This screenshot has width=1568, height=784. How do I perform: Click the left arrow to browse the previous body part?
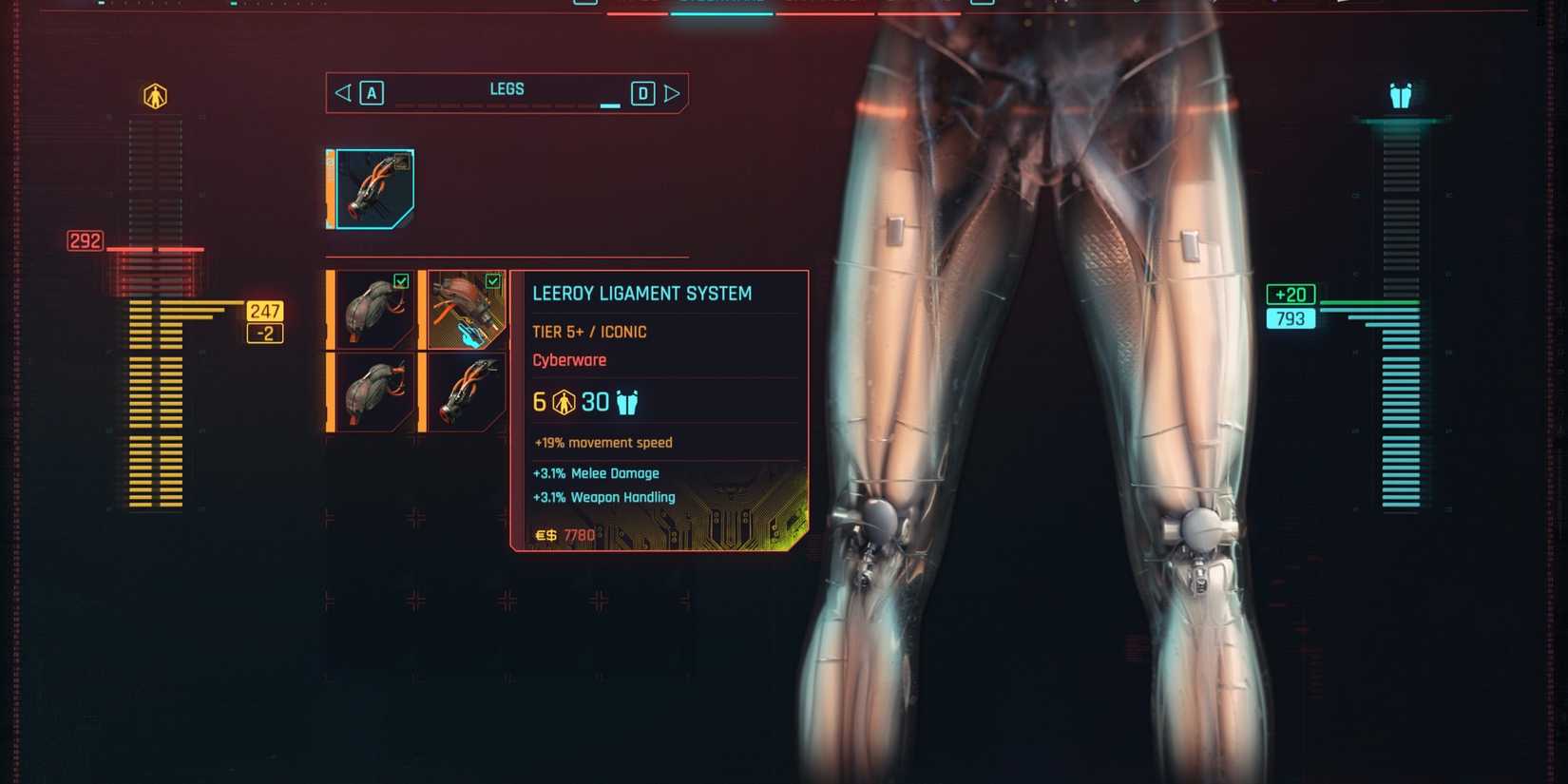pyautogui.click(x=342, y=92)
